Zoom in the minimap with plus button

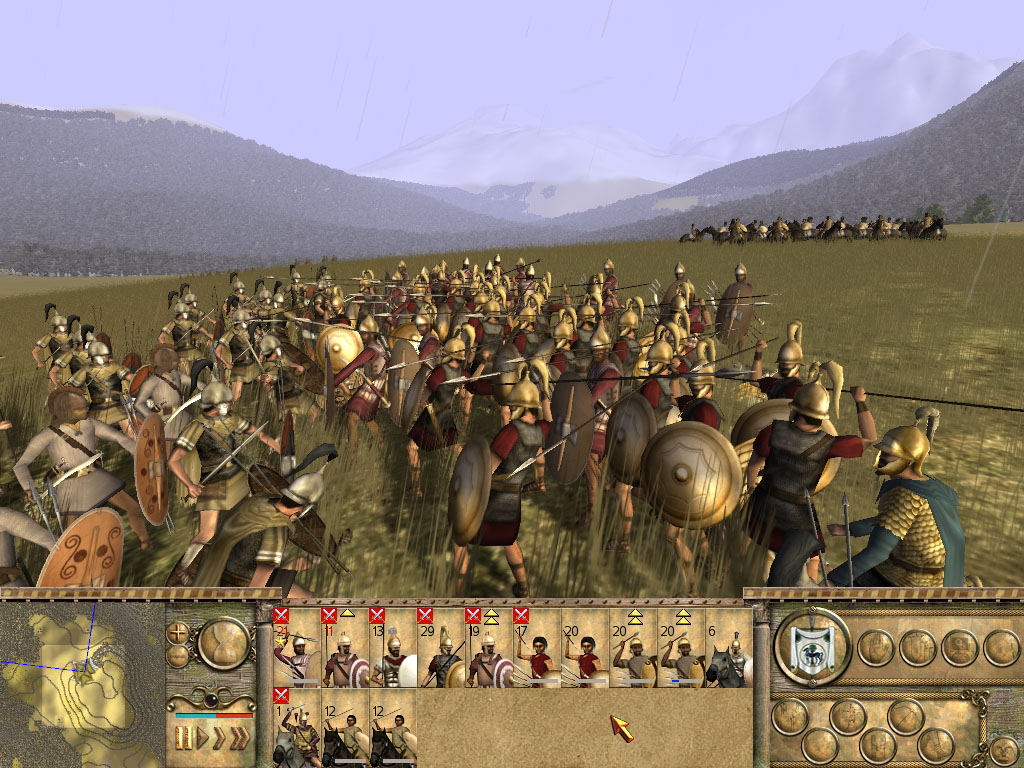coord(180,633)
